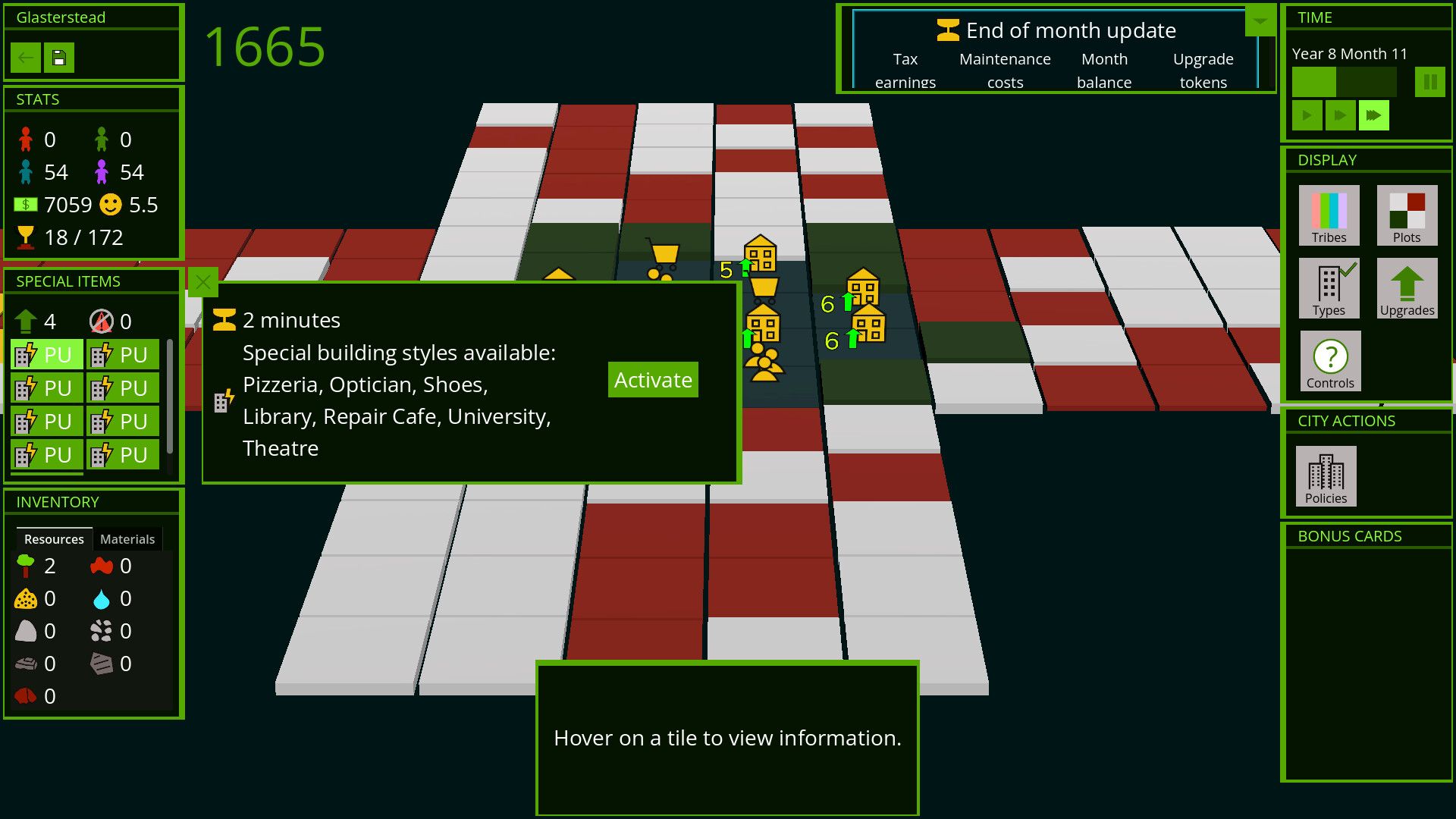Save the game with the floppy disk icon

coord(59,58)
